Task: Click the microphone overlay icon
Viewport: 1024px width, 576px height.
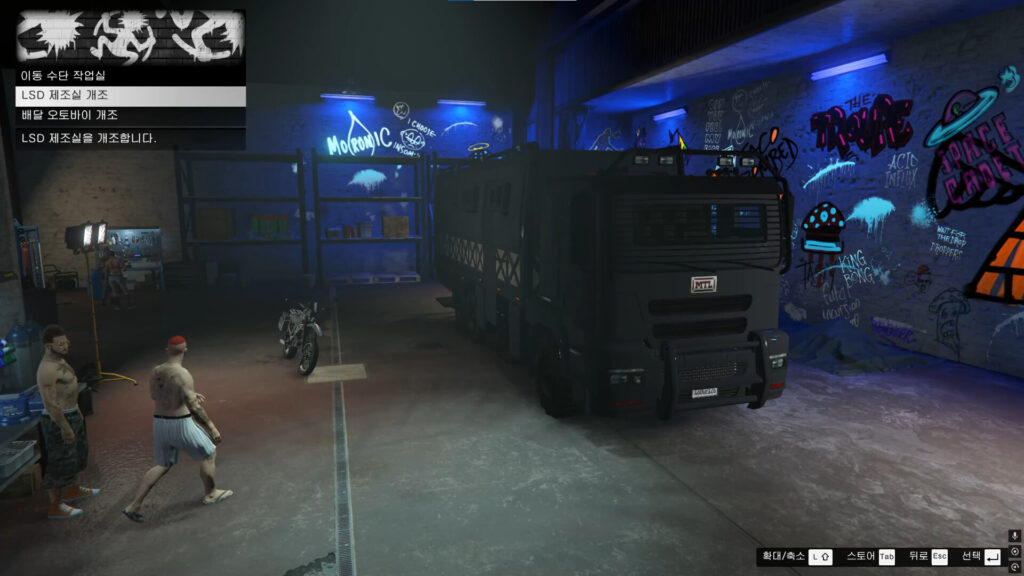Action: [x=1014, y=536]
